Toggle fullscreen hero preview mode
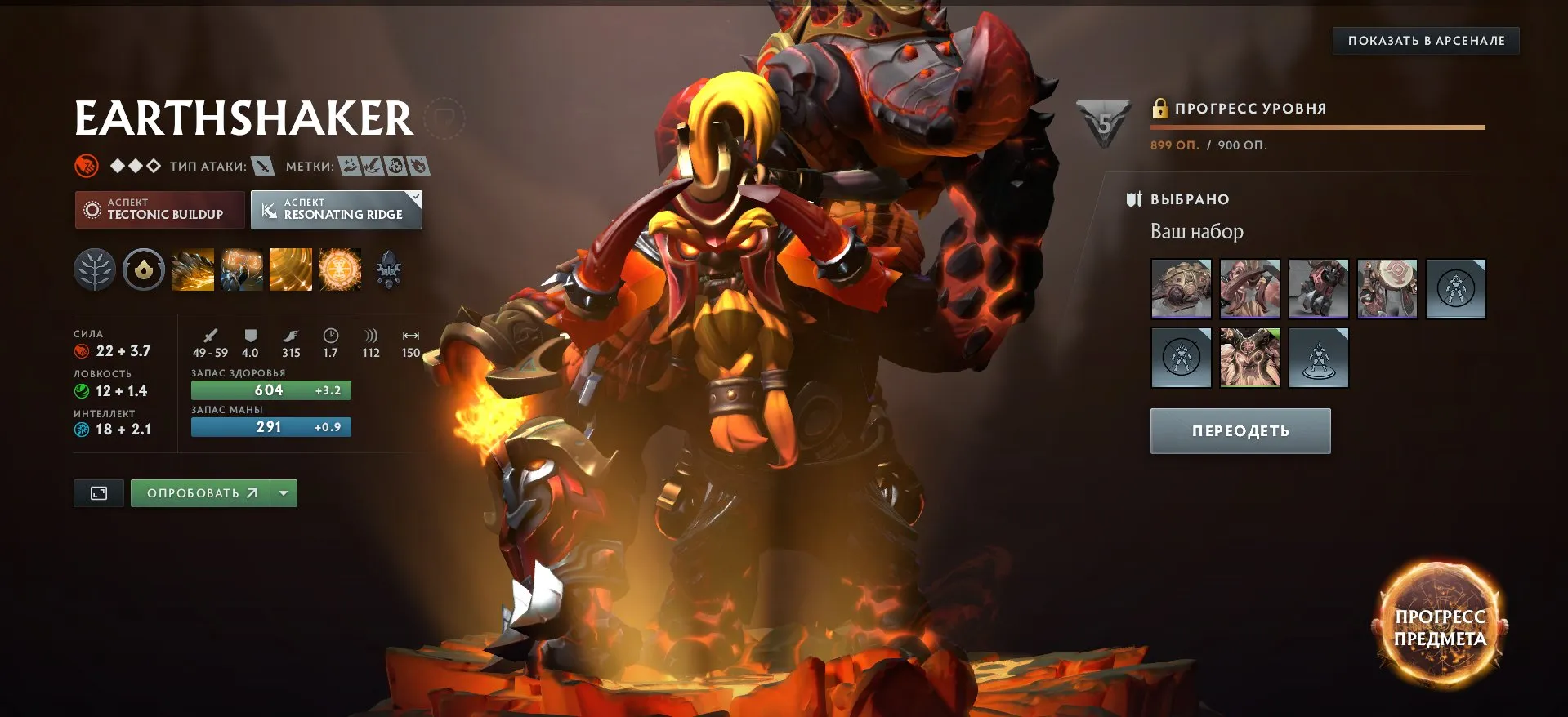Image resolution: width=1568 pixels, height=717 pixels. click(x=98, y=492)
